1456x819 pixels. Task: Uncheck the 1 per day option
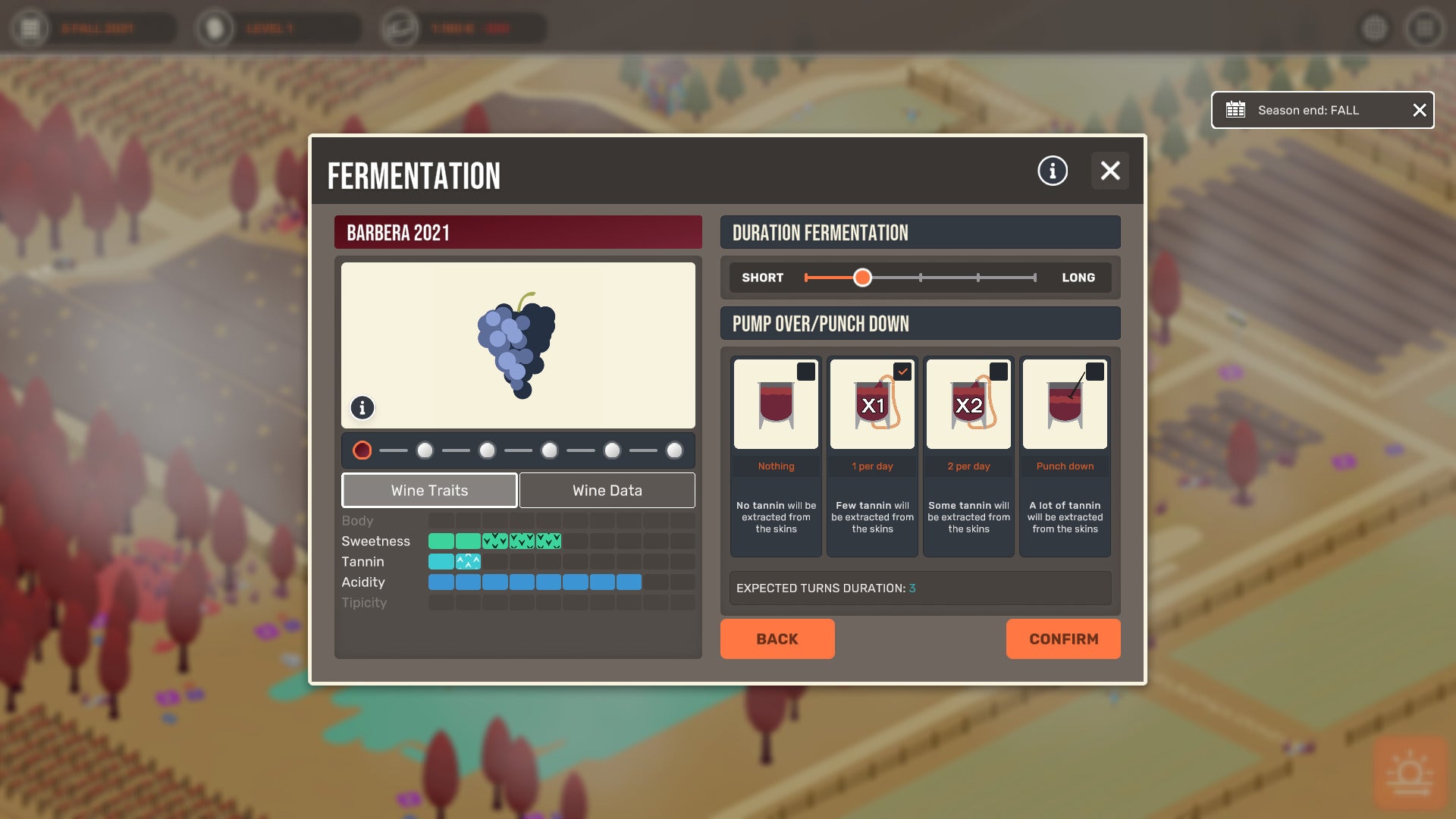coord(902,372)
